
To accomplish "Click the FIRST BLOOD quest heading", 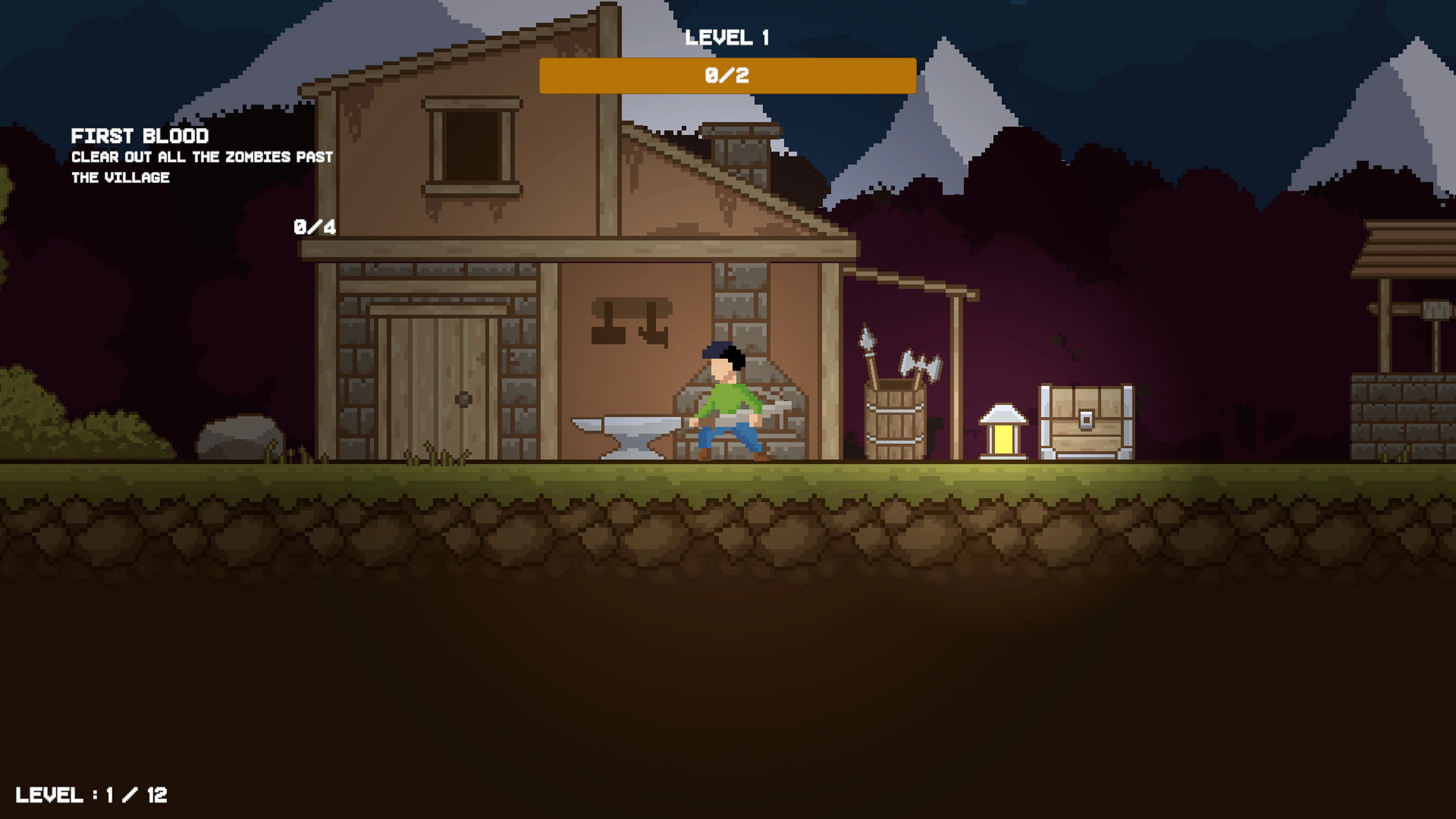I will [x=140, y=136].
